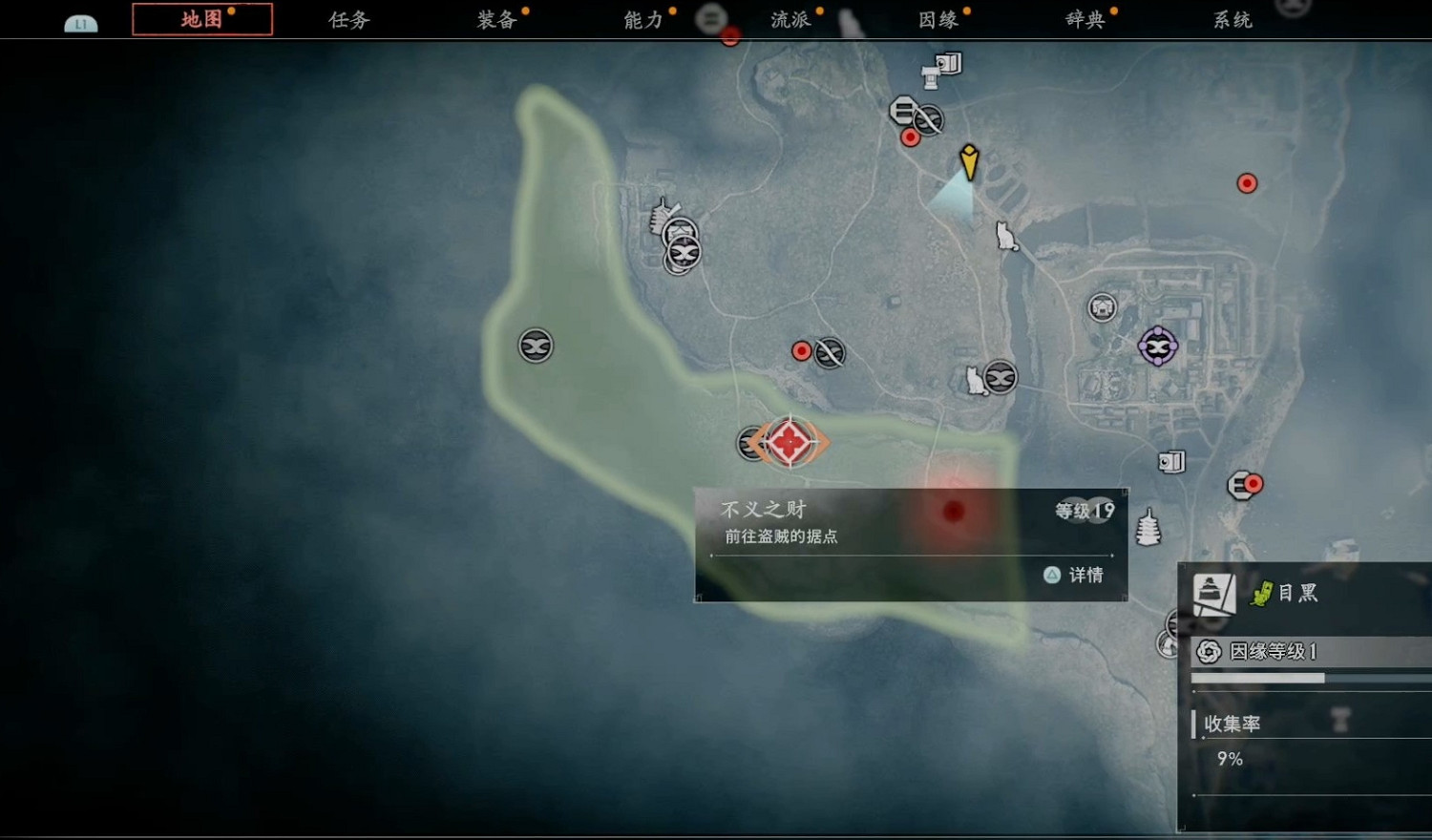Expand the 收集率 collection rate section
The image size is (1432, 840).
pyautogui.click(x=1232, y=724)
